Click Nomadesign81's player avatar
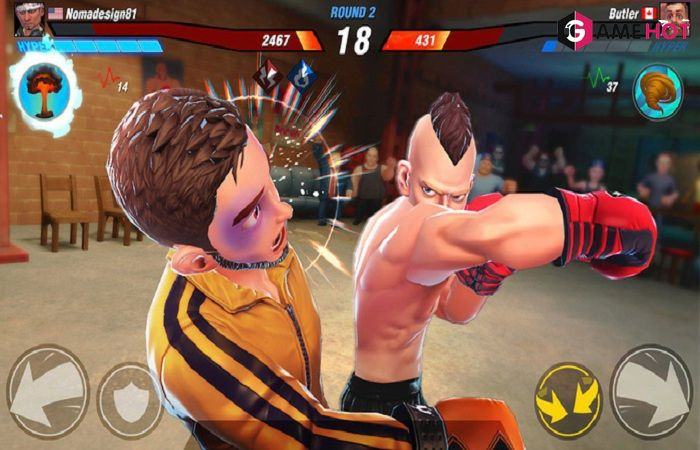The width and height of the screenshot is (700, 450). [28, 16]
